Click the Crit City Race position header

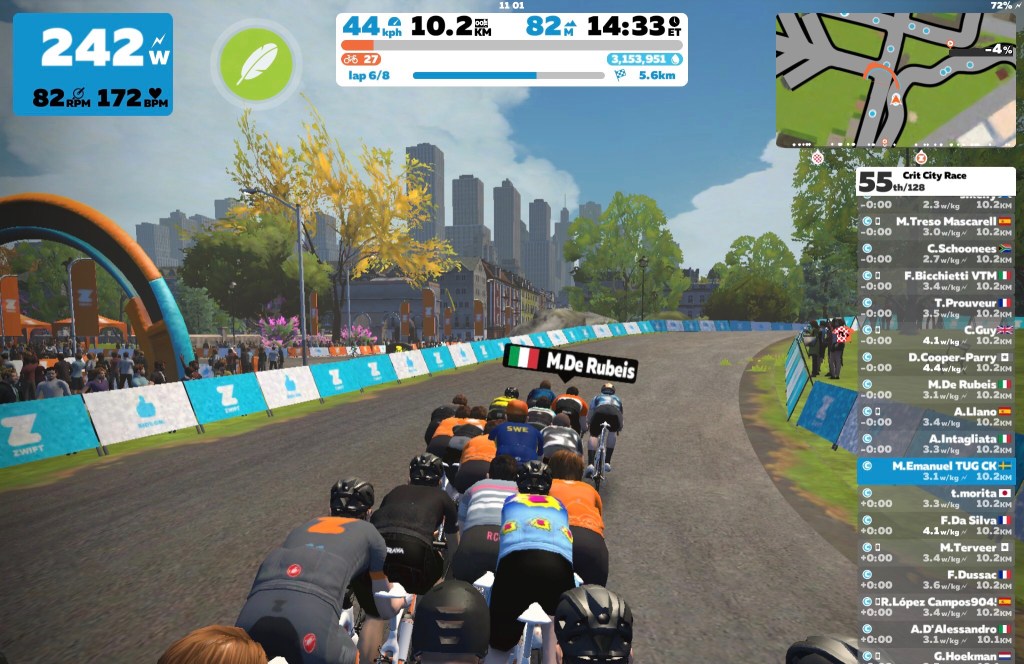[935, 182]
